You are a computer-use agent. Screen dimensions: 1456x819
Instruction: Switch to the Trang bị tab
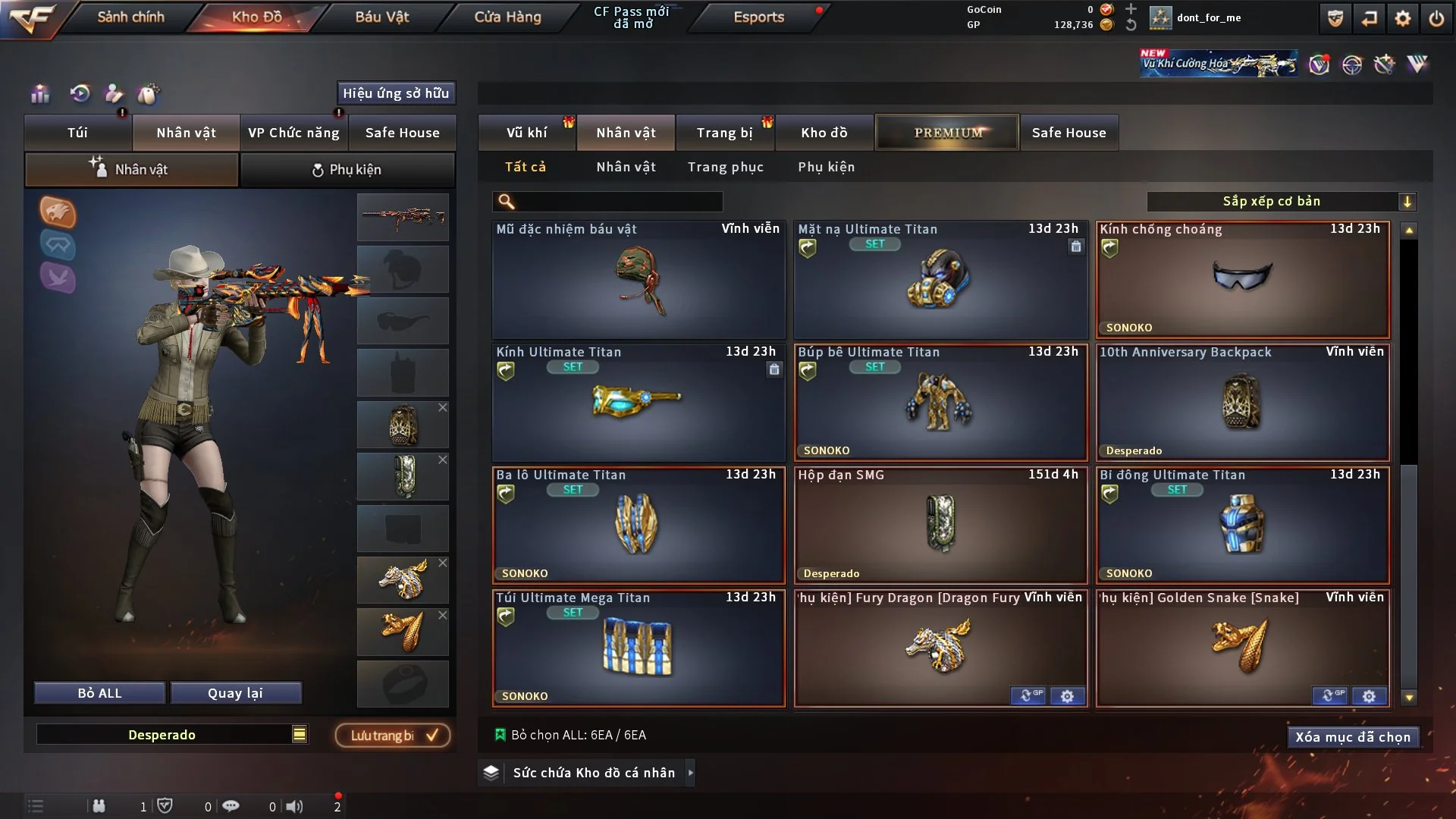click(724, 133)
